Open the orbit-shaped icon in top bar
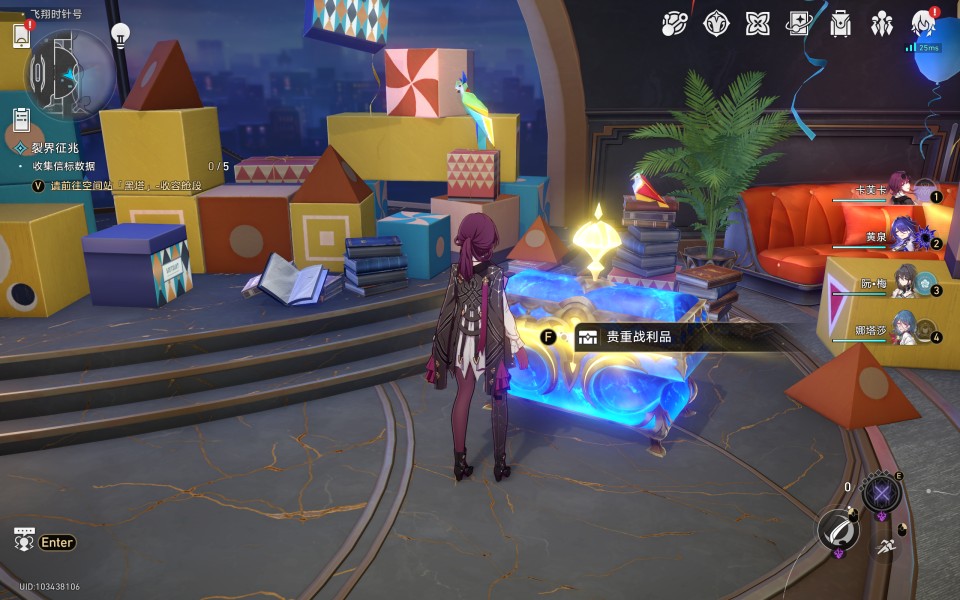This screenshot has width=960, height=600. pos(675,23)
